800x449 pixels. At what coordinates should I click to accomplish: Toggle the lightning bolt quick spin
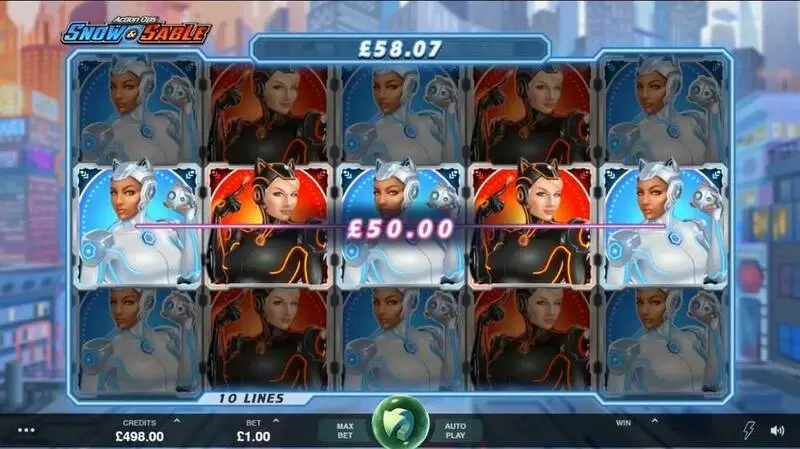point(749,431)
